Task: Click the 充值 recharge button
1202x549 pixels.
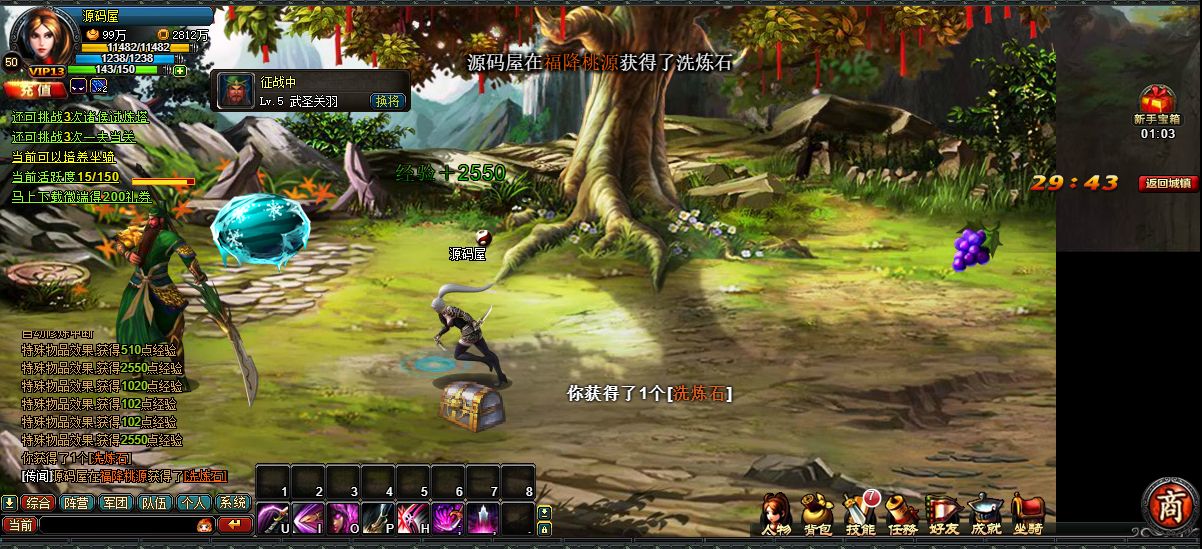Action: (33, 88)
